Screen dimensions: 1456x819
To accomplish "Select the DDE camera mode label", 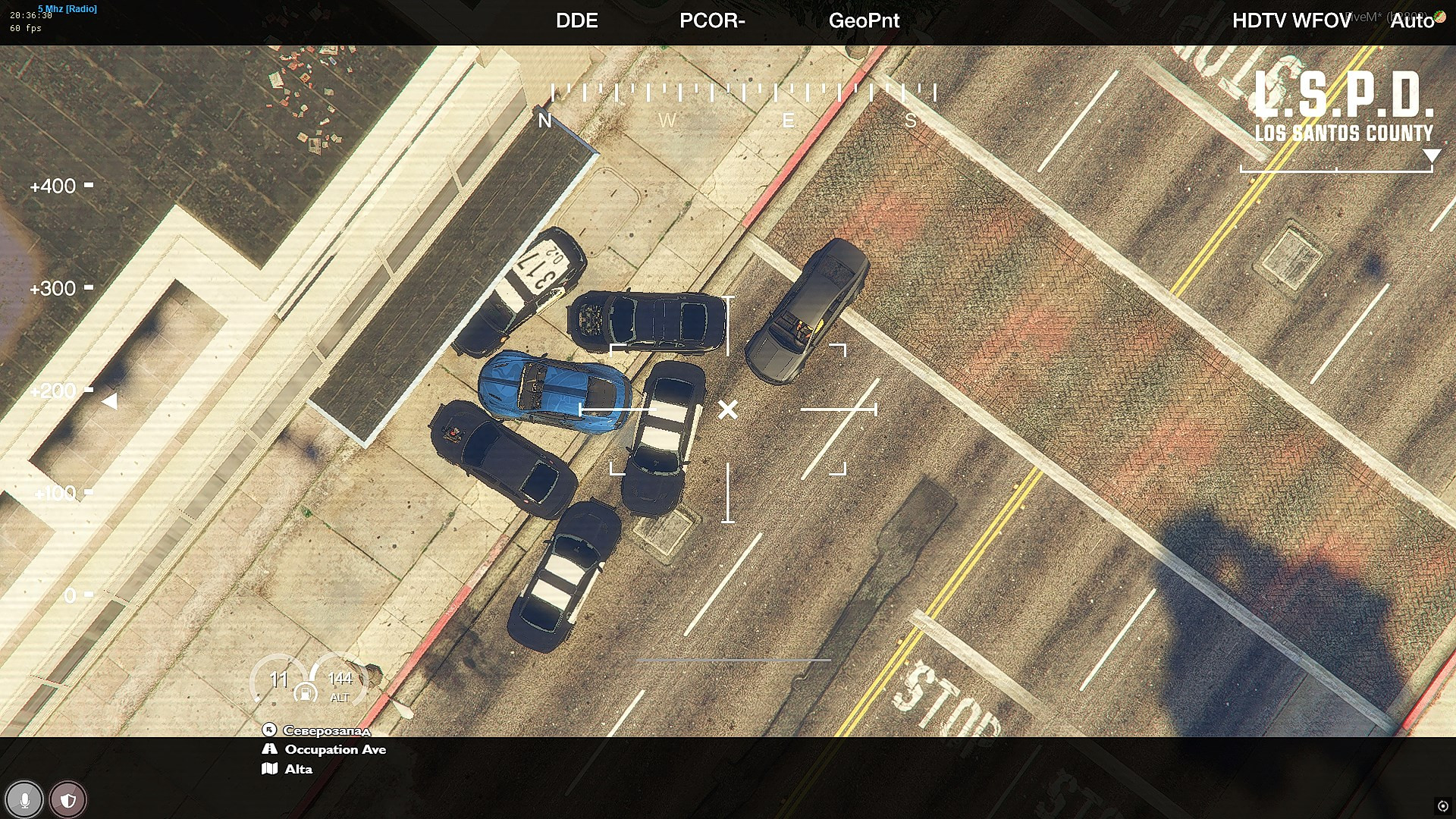I will (576, 20).
